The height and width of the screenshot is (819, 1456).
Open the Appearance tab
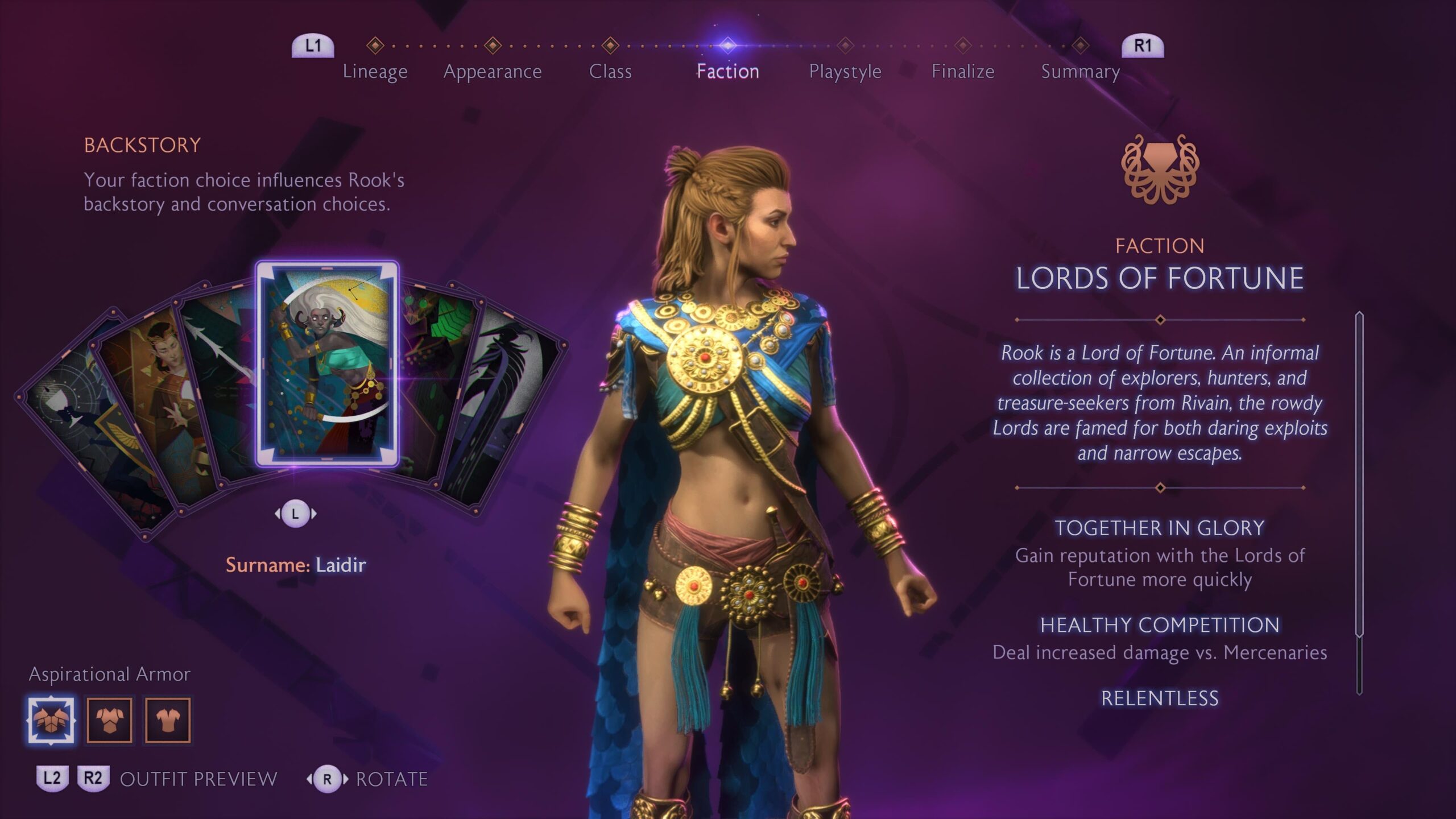pyautogui.click(x=493, y=71)
